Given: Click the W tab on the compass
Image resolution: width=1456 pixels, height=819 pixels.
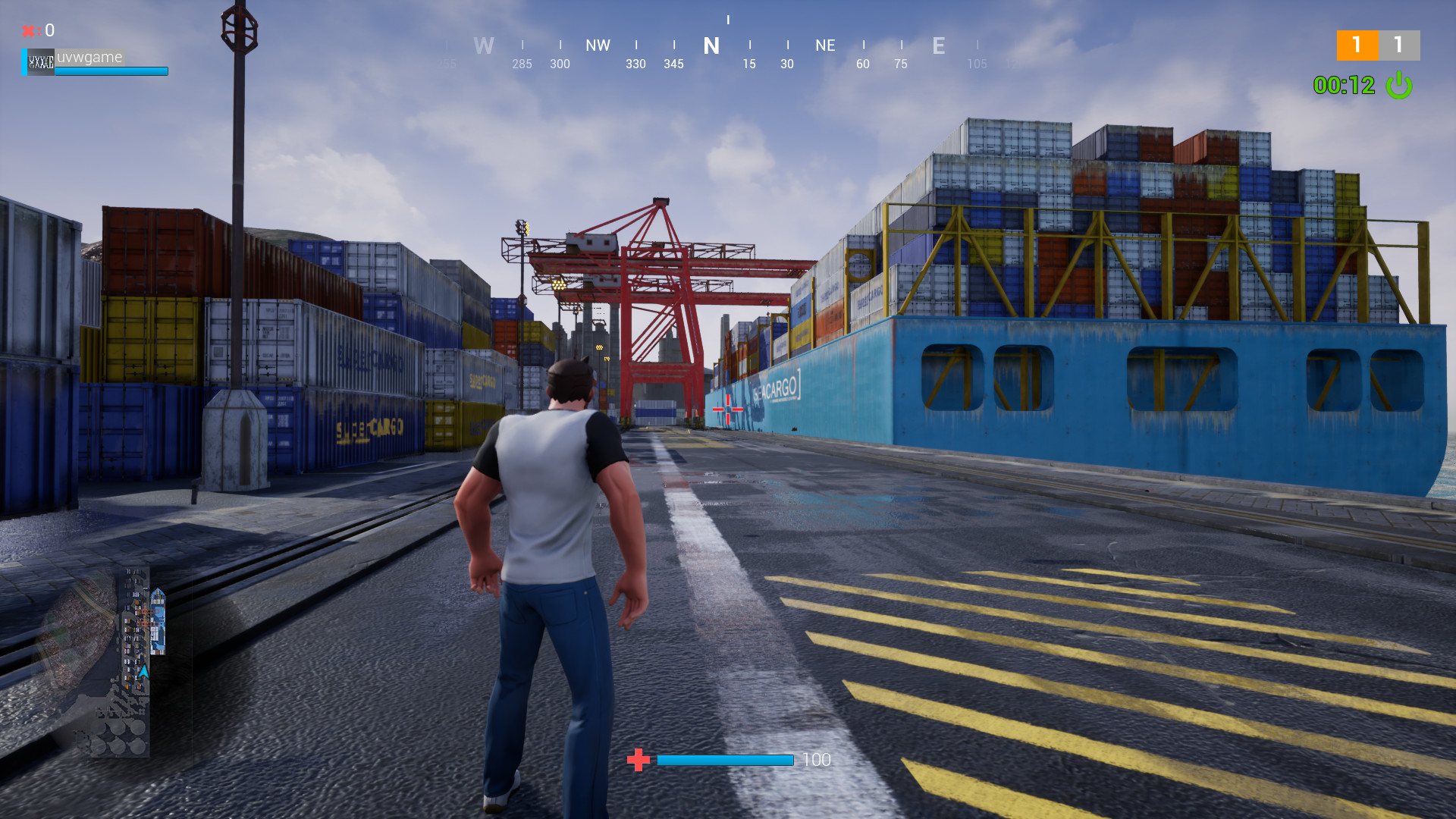Looking at the screenshot, I should (484, 46).
